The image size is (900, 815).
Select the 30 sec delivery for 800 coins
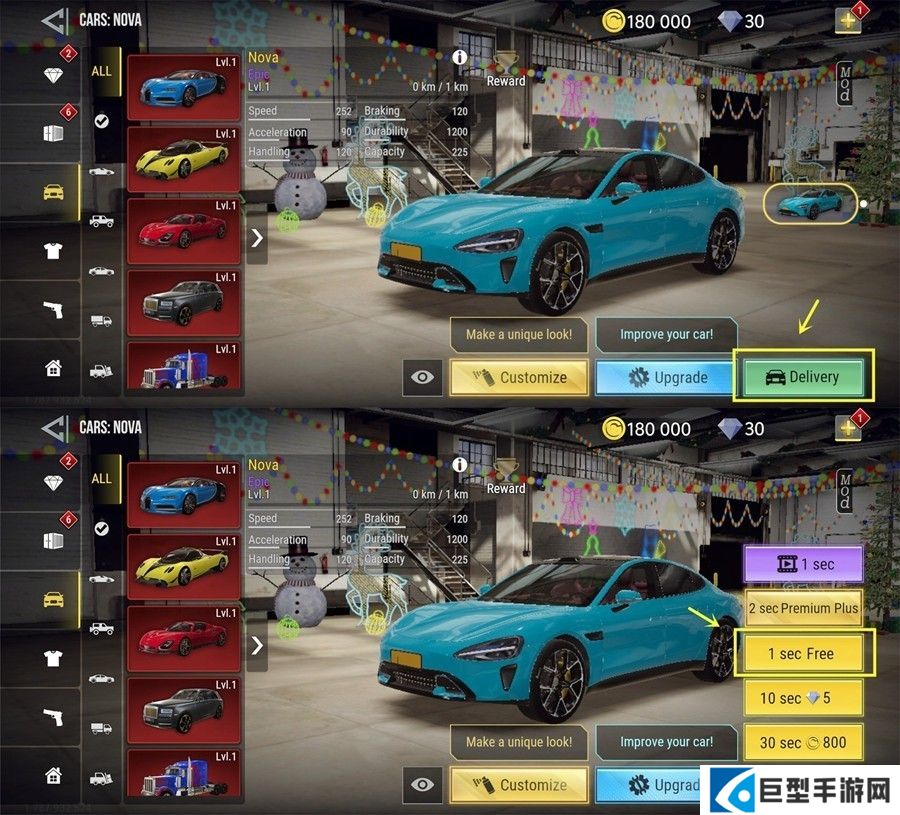coord(803,743)
